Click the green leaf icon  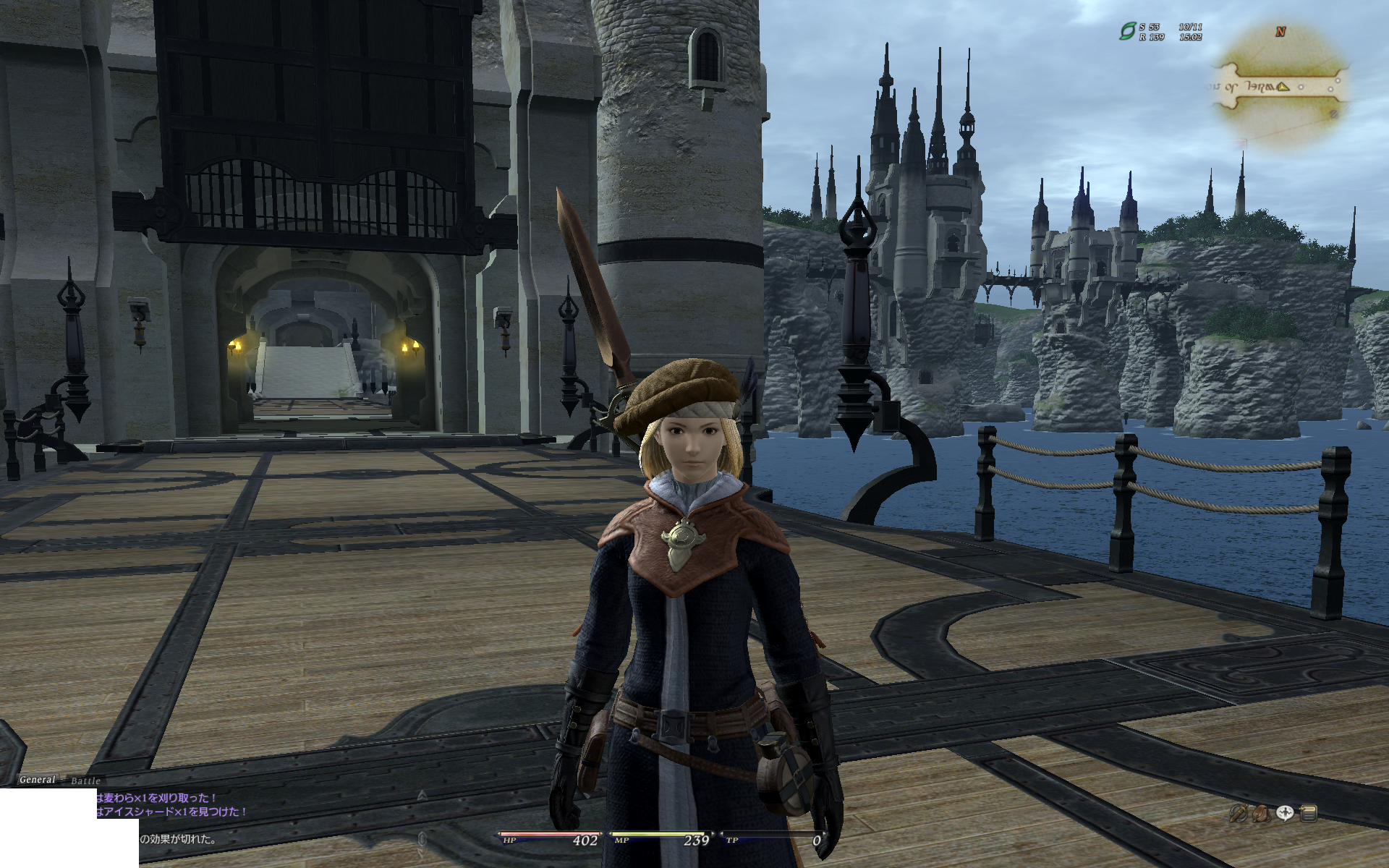pyautogui.click(x=1127, y=31)
